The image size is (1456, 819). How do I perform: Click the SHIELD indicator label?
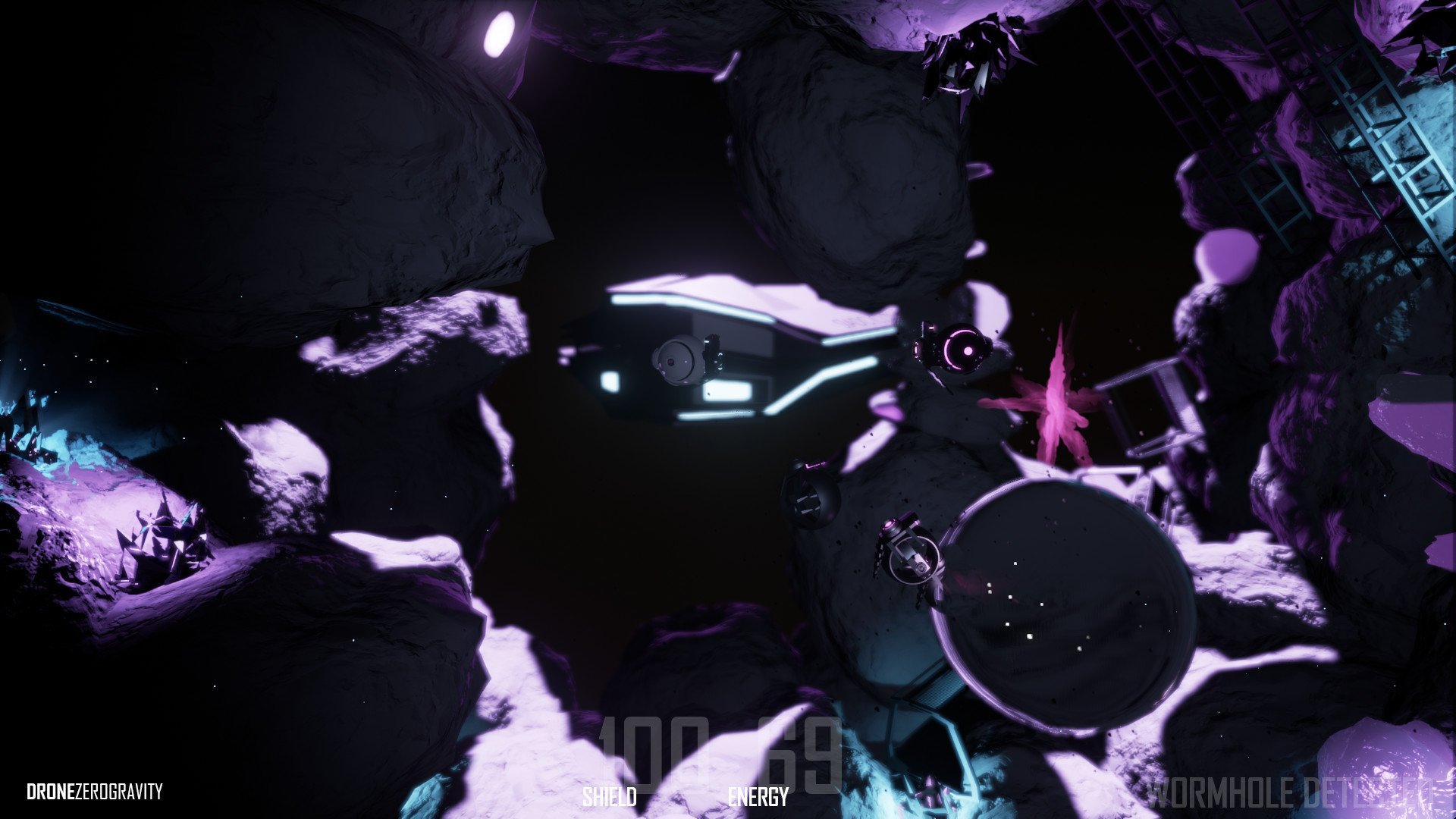coord(611,798)
